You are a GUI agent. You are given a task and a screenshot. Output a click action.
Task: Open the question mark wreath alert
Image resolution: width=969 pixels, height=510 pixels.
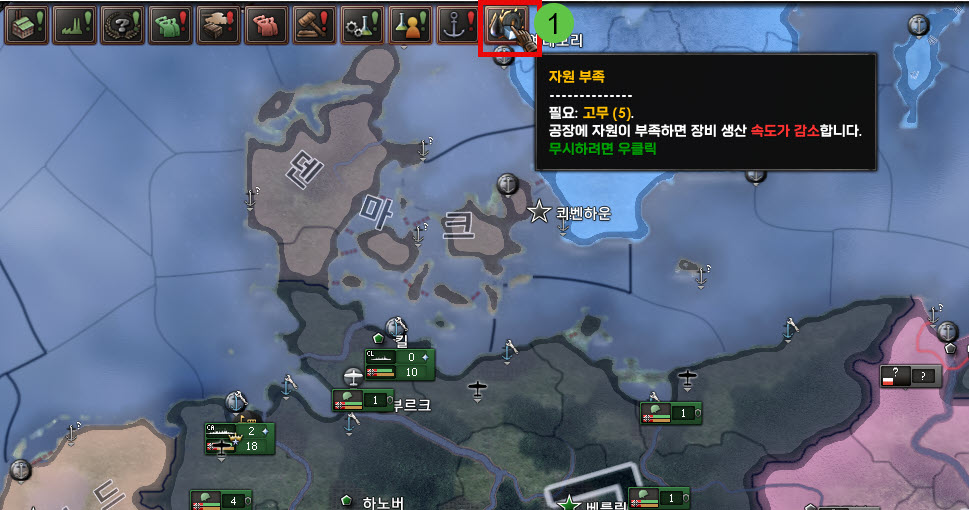[x=123, y=24]
